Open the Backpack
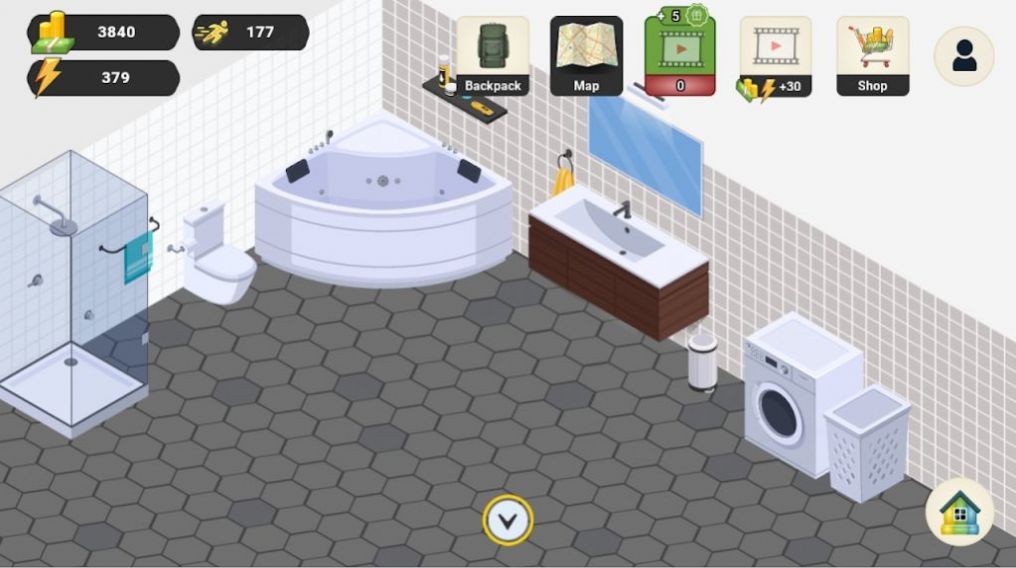Screen dimensions: 1016x568 [492, 56]
